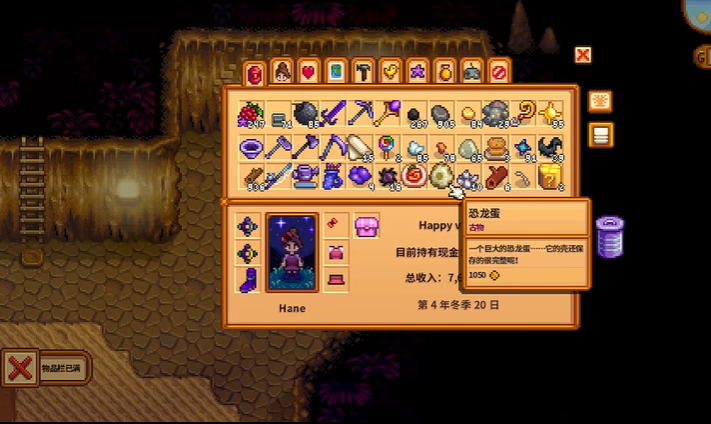Switch to the social (character face) tab
The height and width of the screenshot is (424, 711).
[x=282, y=71]
